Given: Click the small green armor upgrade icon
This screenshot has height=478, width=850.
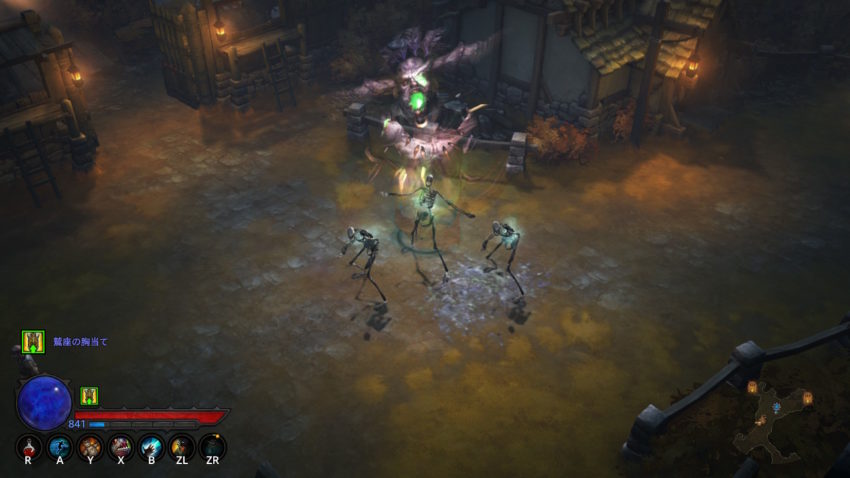Looking at the screenshot, I should point(89,396).
